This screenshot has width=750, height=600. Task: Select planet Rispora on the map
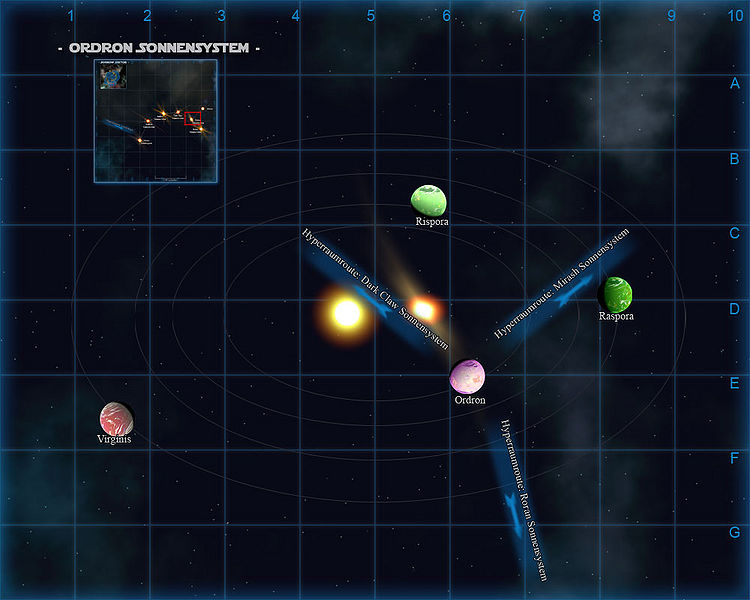(428, 199)
